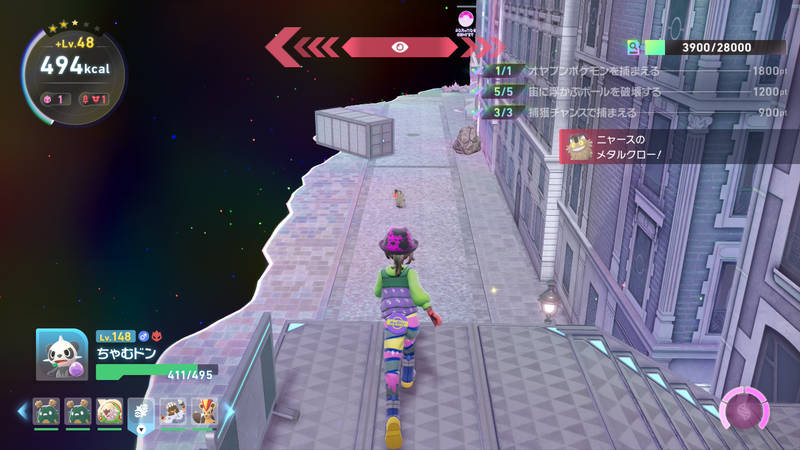Cycle party right with the arrow
The width and height of the screenshot is (800, 450).
(x=228, y=411)
